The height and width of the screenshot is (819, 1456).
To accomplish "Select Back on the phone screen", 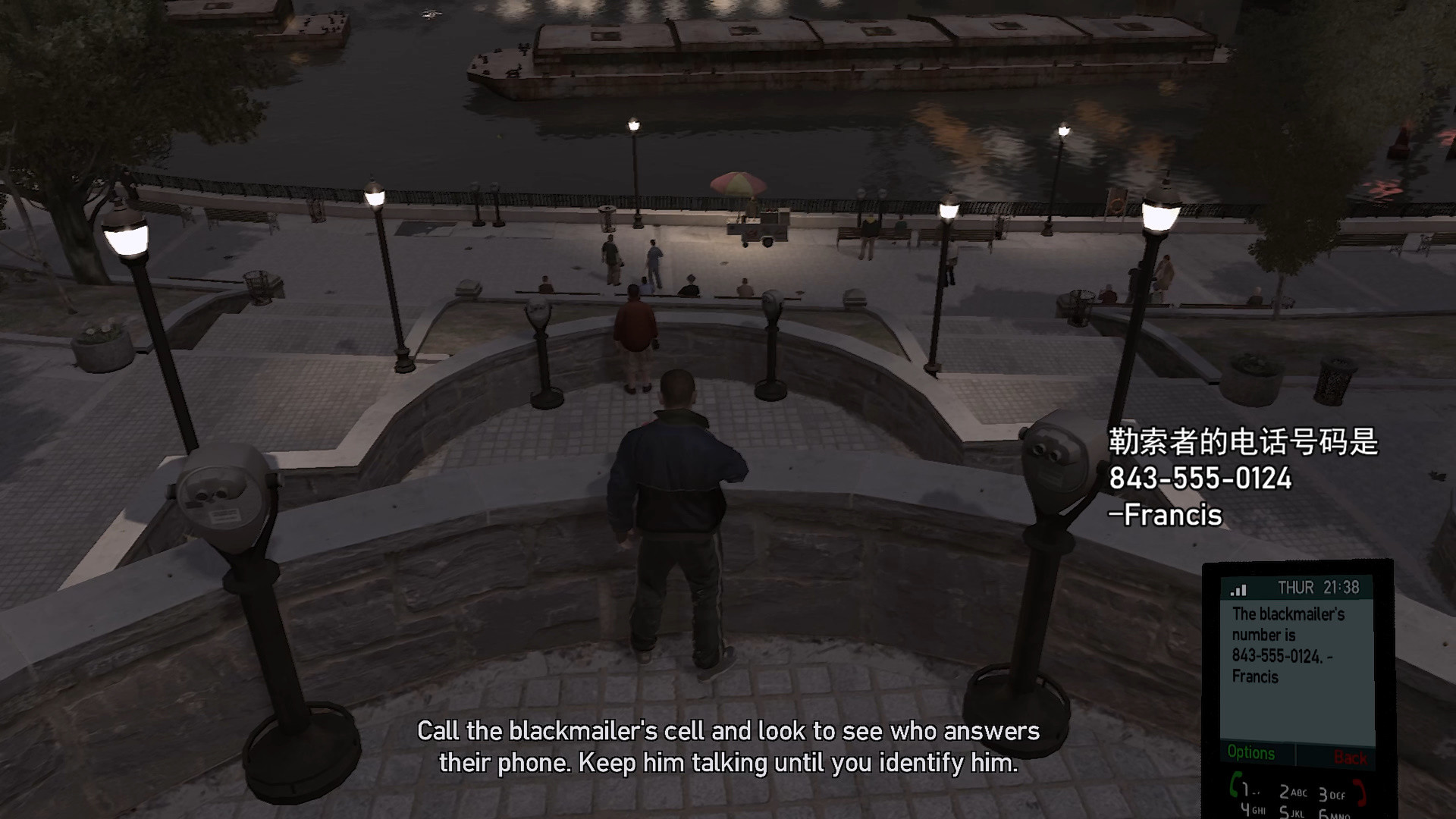I will point(1351,757).
